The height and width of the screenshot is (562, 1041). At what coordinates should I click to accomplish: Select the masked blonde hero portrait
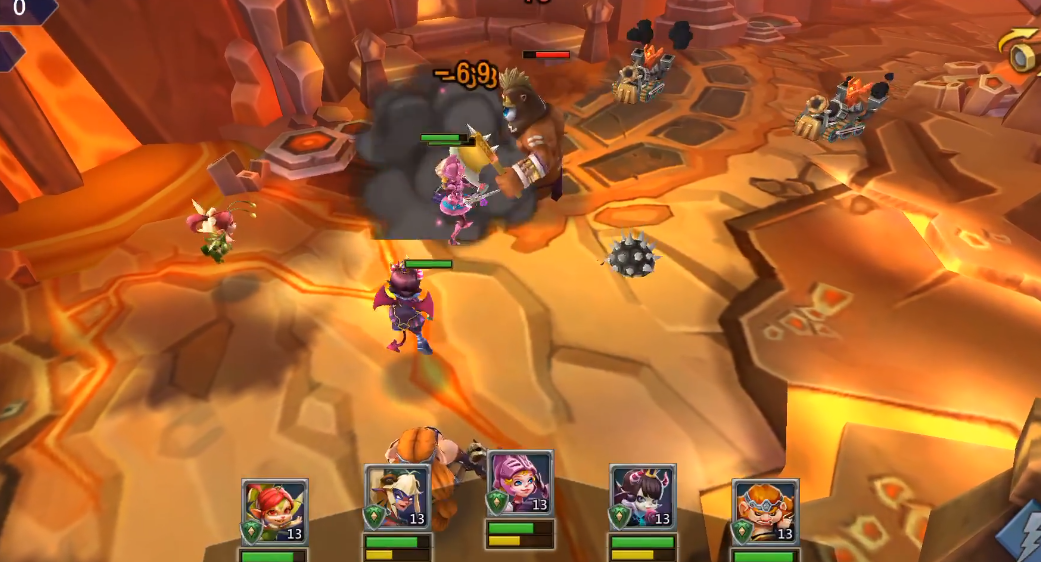(x=397, y=497)
